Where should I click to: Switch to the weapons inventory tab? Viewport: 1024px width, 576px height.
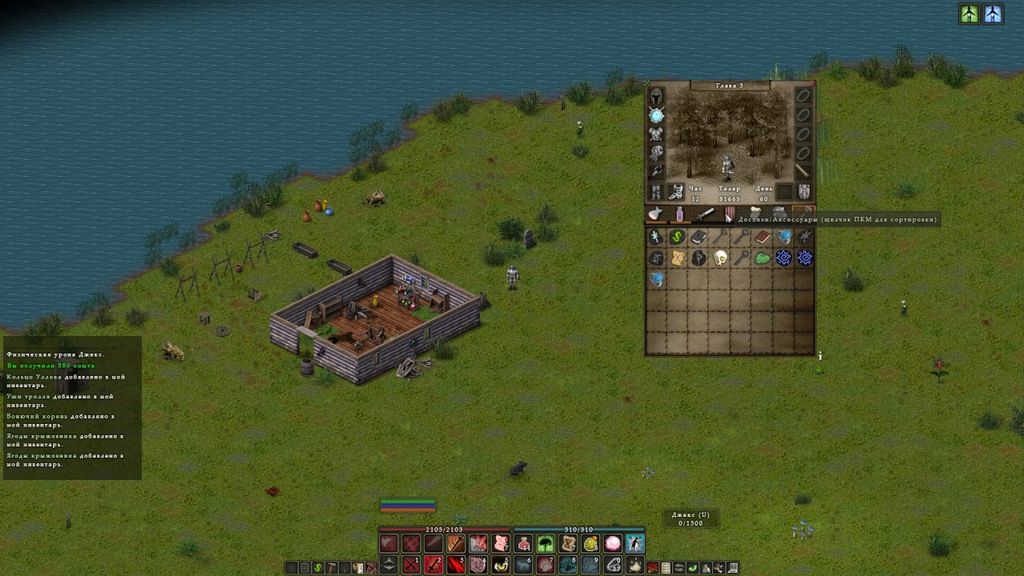[x=706, y=214]
